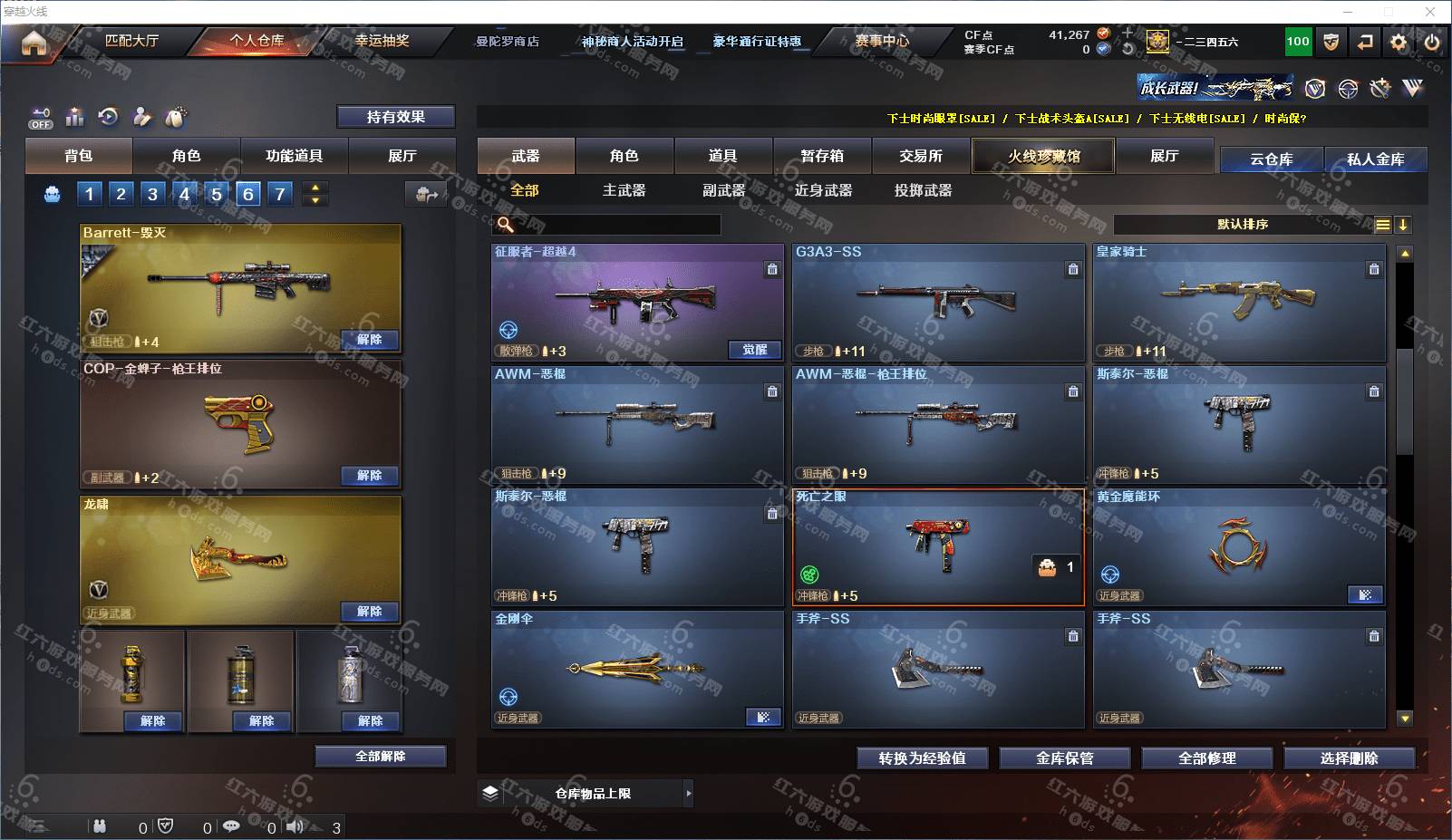Open the gear settings icon
This screenshot has width=1452, height=840.
tap(1399, 42)
